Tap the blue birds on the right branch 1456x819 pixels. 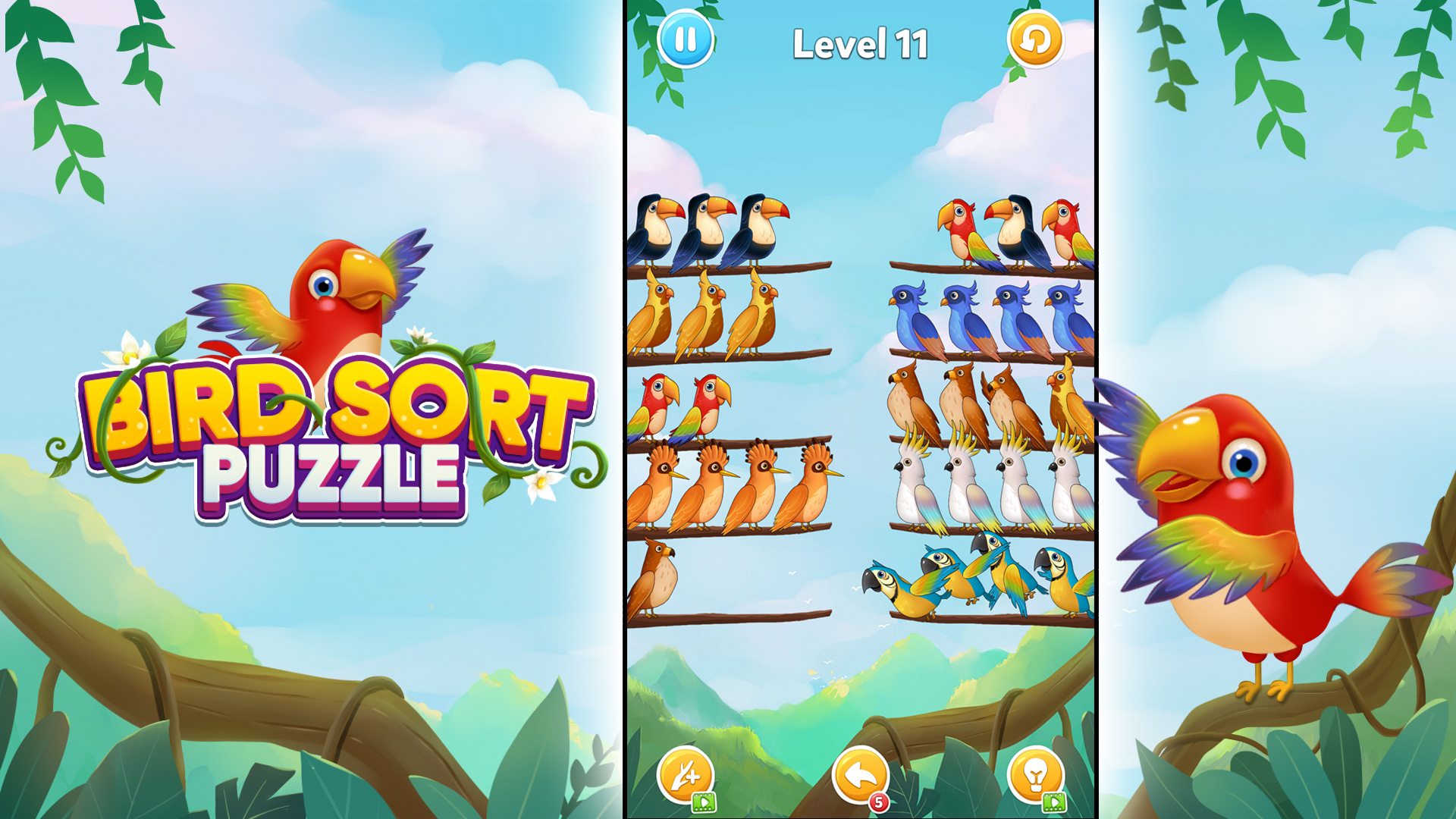pyautogui.click(x=986, y=315)
